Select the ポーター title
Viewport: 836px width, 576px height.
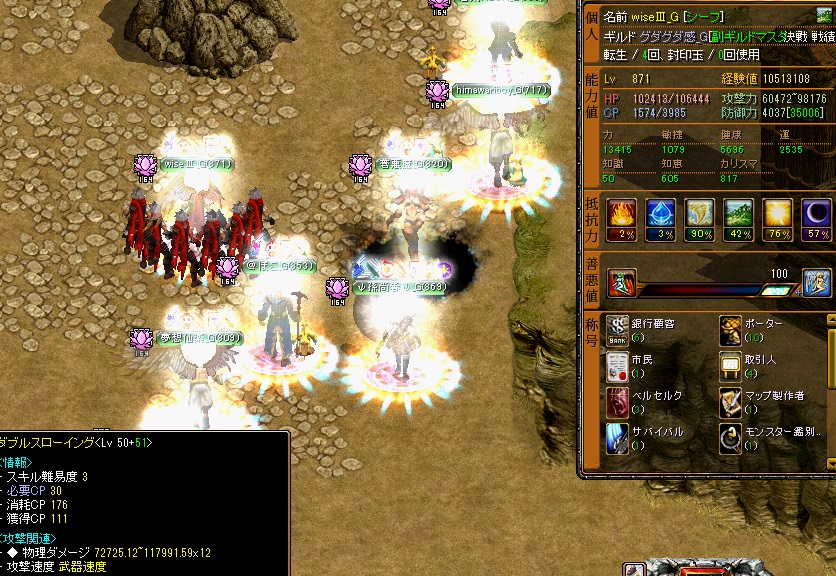pos(731,328)
